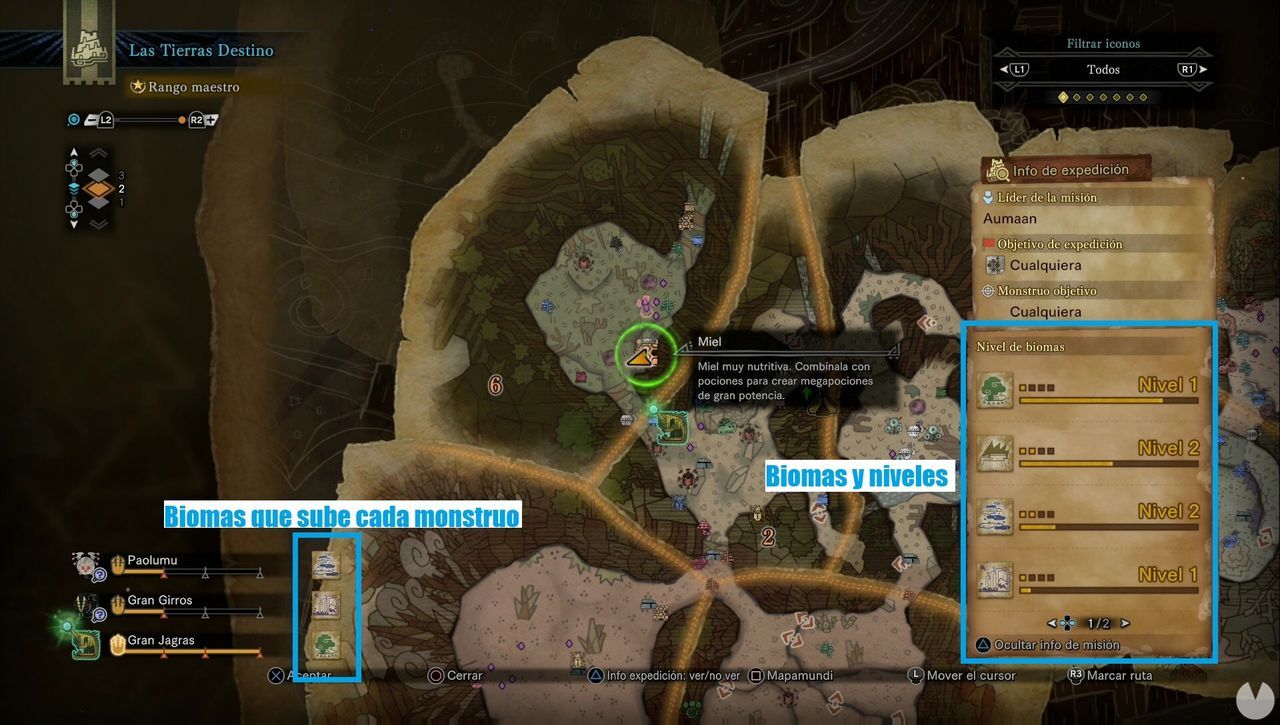Select the Forest biome icon in Nivel de biomas
The width and height of the screenshot is (1280, 725).
(995, 388)
